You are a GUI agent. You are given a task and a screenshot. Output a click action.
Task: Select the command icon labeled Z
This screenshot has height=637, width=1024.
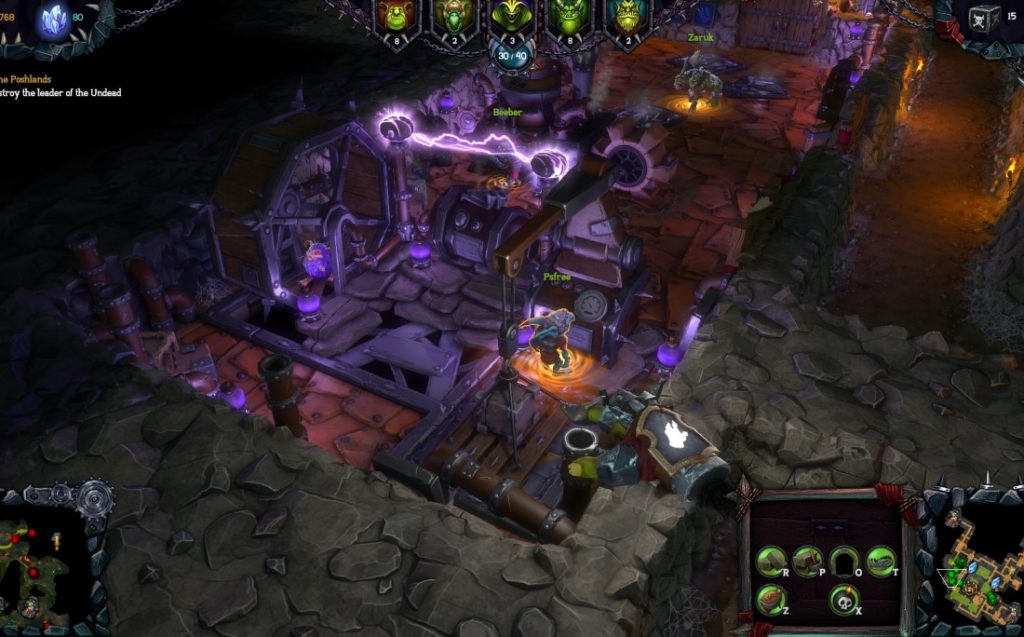(770, 598)
